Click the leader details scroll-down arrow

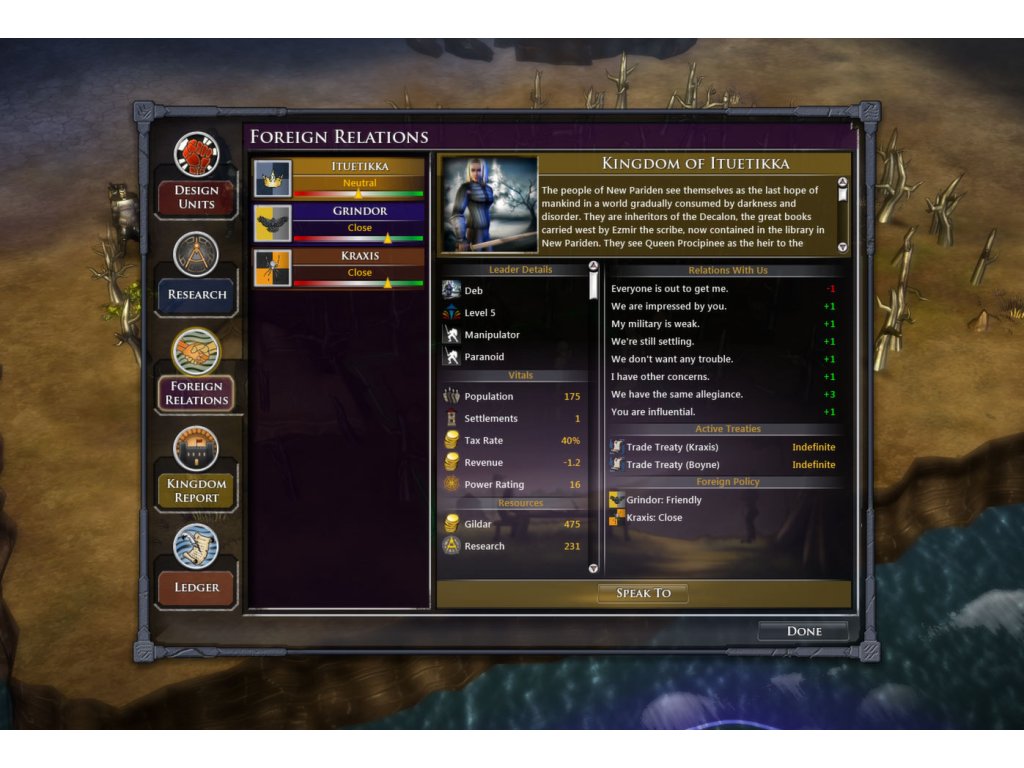coord(593,568)
